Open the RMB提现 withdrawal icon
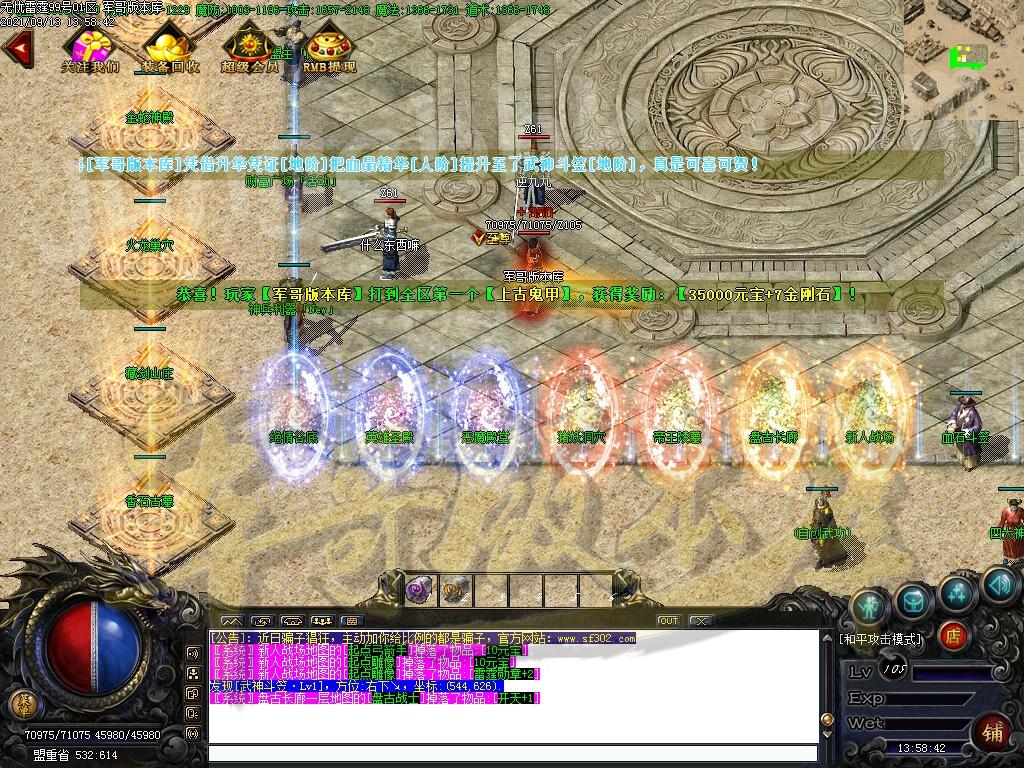 point(329,46)
